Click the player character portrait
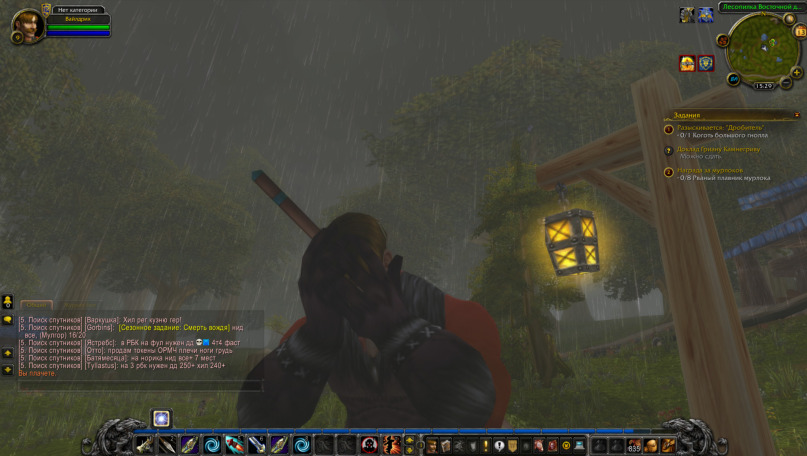The height and width of the screenshot is (456, 807). pyautogui.click(x=27, y=22)
